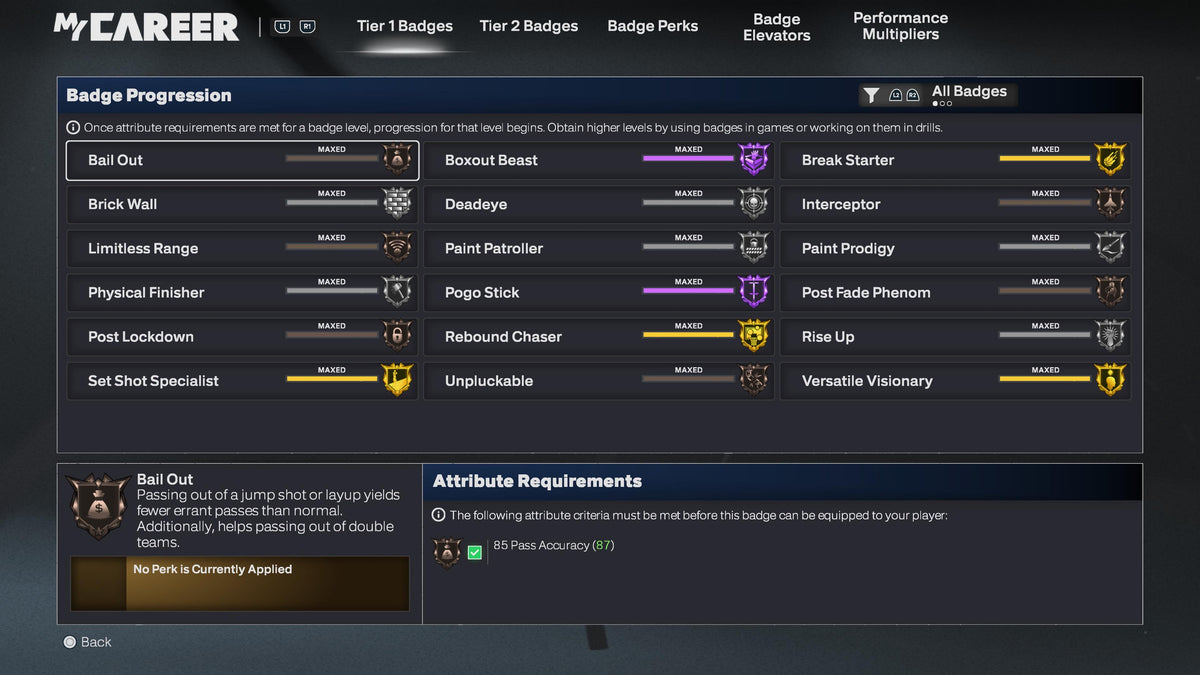The height and width of the screenshot is (675, 1200).
Task: Open the Pogo Stick badge row
Action: (598, 292)
